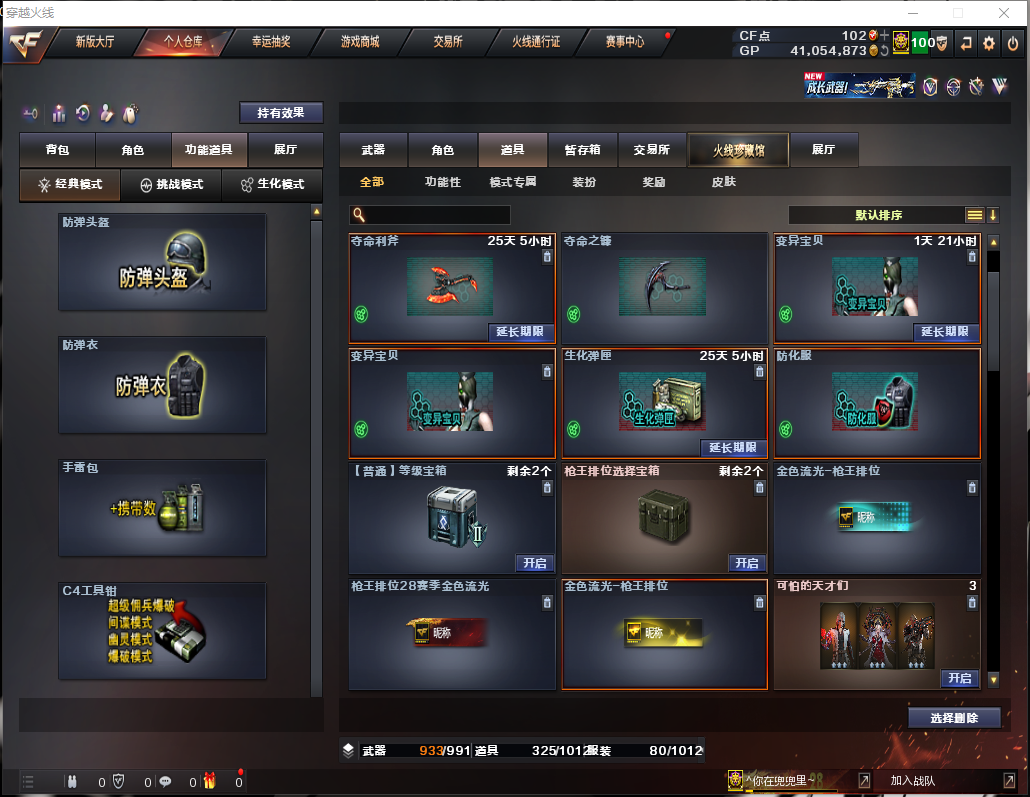1030x797 pixels.
Task: Open the 枪王排位选择宝箱 crate
Action: [746, 563]
